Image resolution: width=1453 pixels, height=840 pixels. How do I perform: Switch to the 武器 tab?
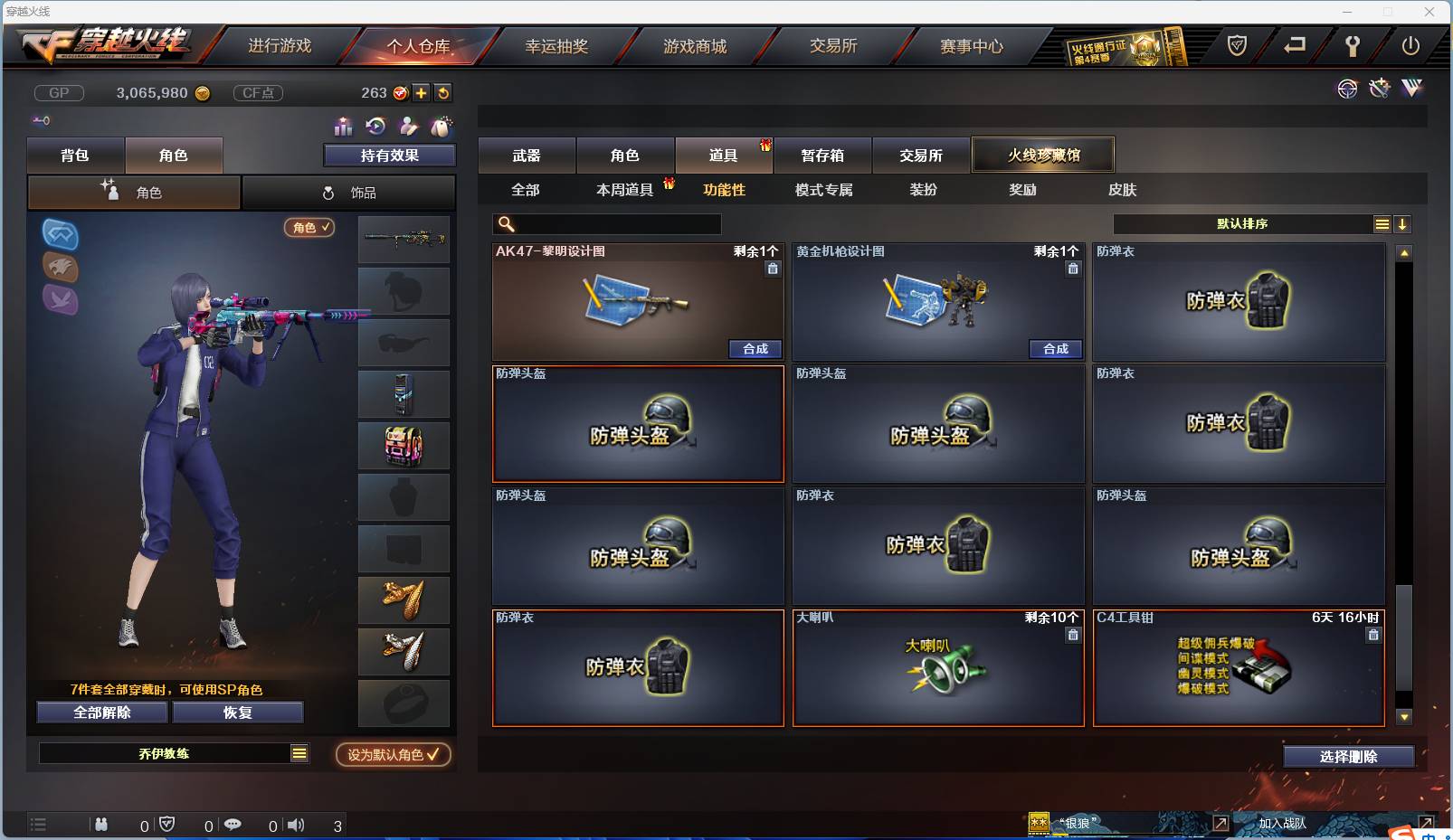tap(527, 155)
